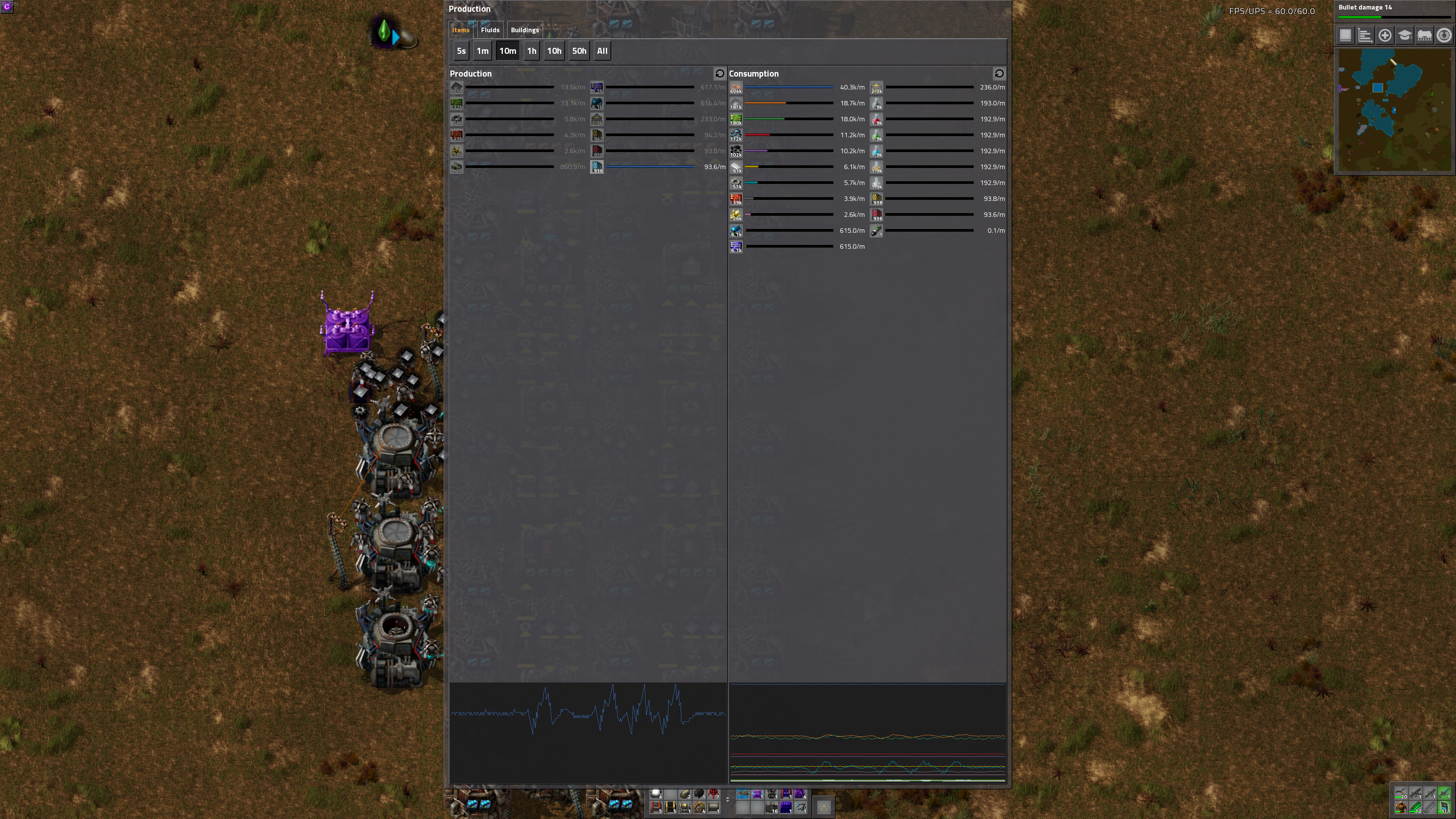Click the processing unit icon in the Production column
This screenshot has width=1456, height=819.
597,88
